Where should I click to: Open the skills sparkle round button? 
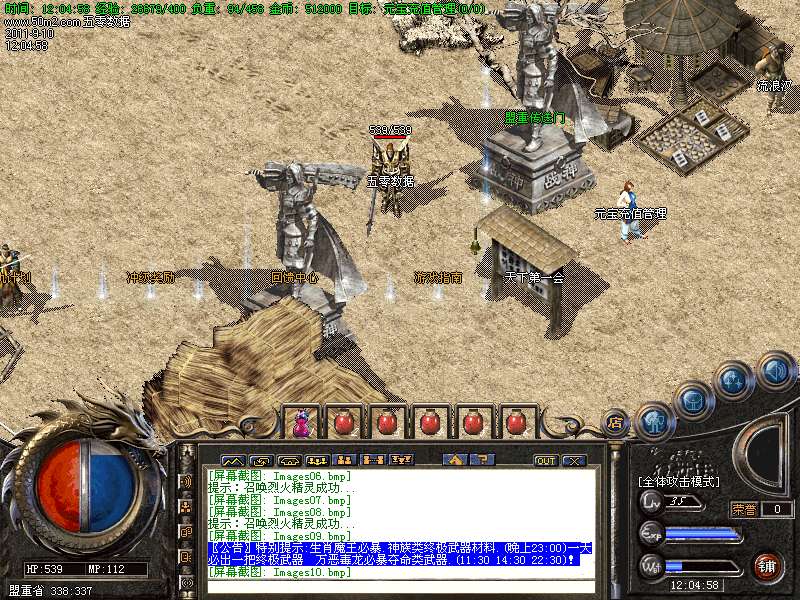click(x=734, y=381)
